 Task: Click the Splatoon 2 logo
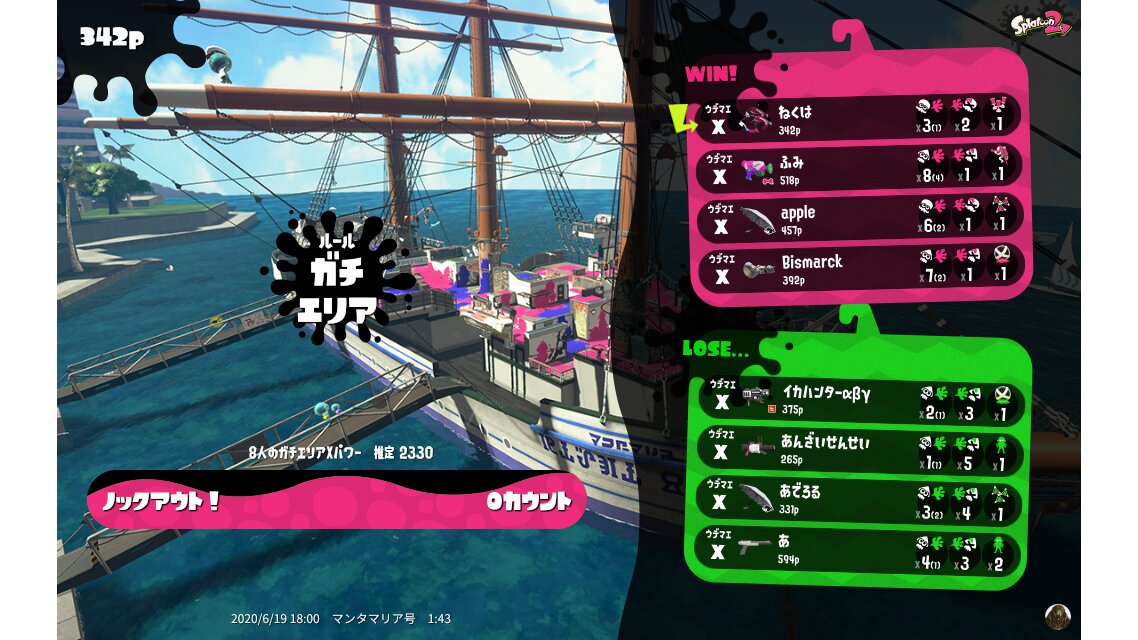click(1041, 23)
